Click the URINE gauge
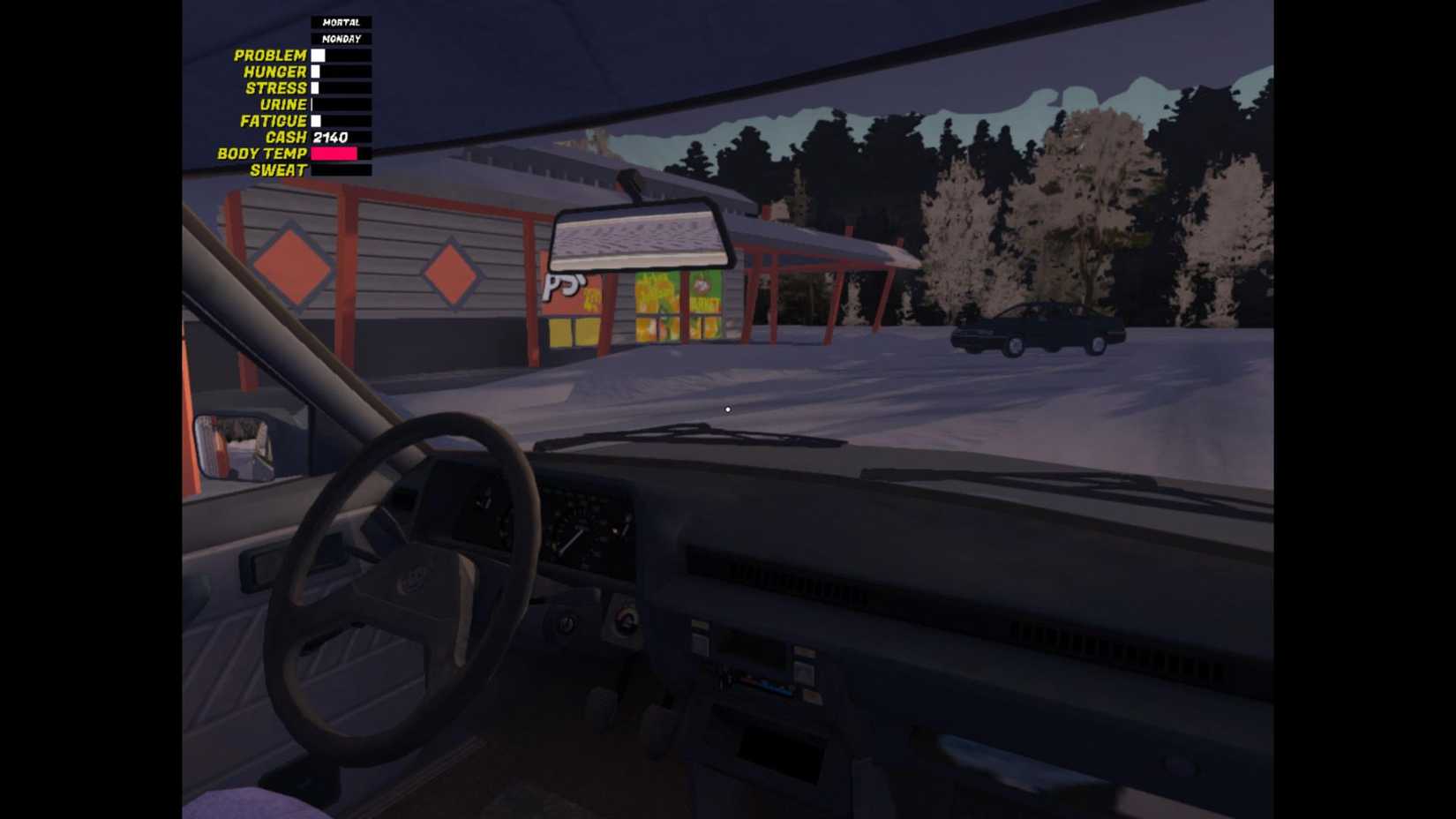The height and width of the screenshot is (819, 1456). point(314,104)
